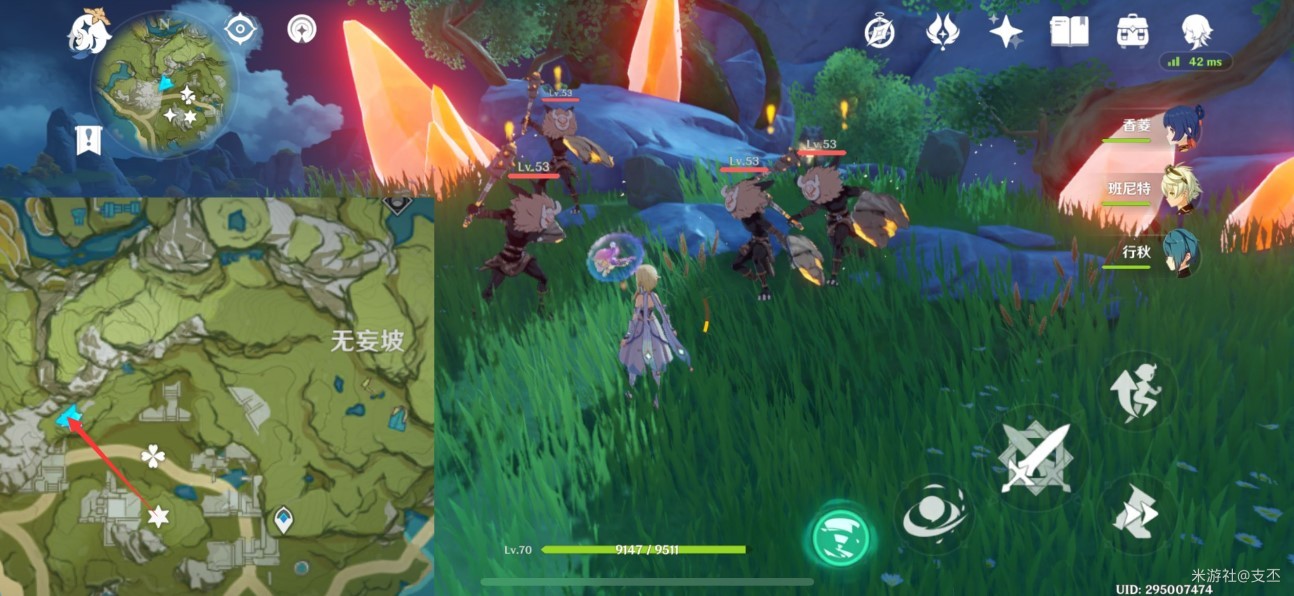Open the backpack inventory
The width and height of the screenshot is (1294, 596).
click(1132, 32)
